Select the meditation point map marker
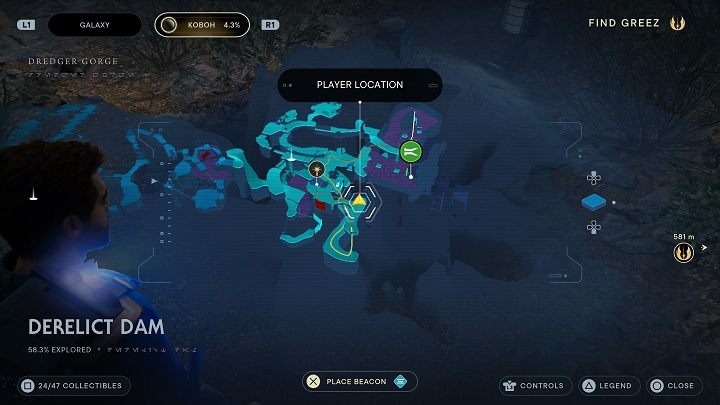This screenshot has width=720, height=405. tap(317, 168)
